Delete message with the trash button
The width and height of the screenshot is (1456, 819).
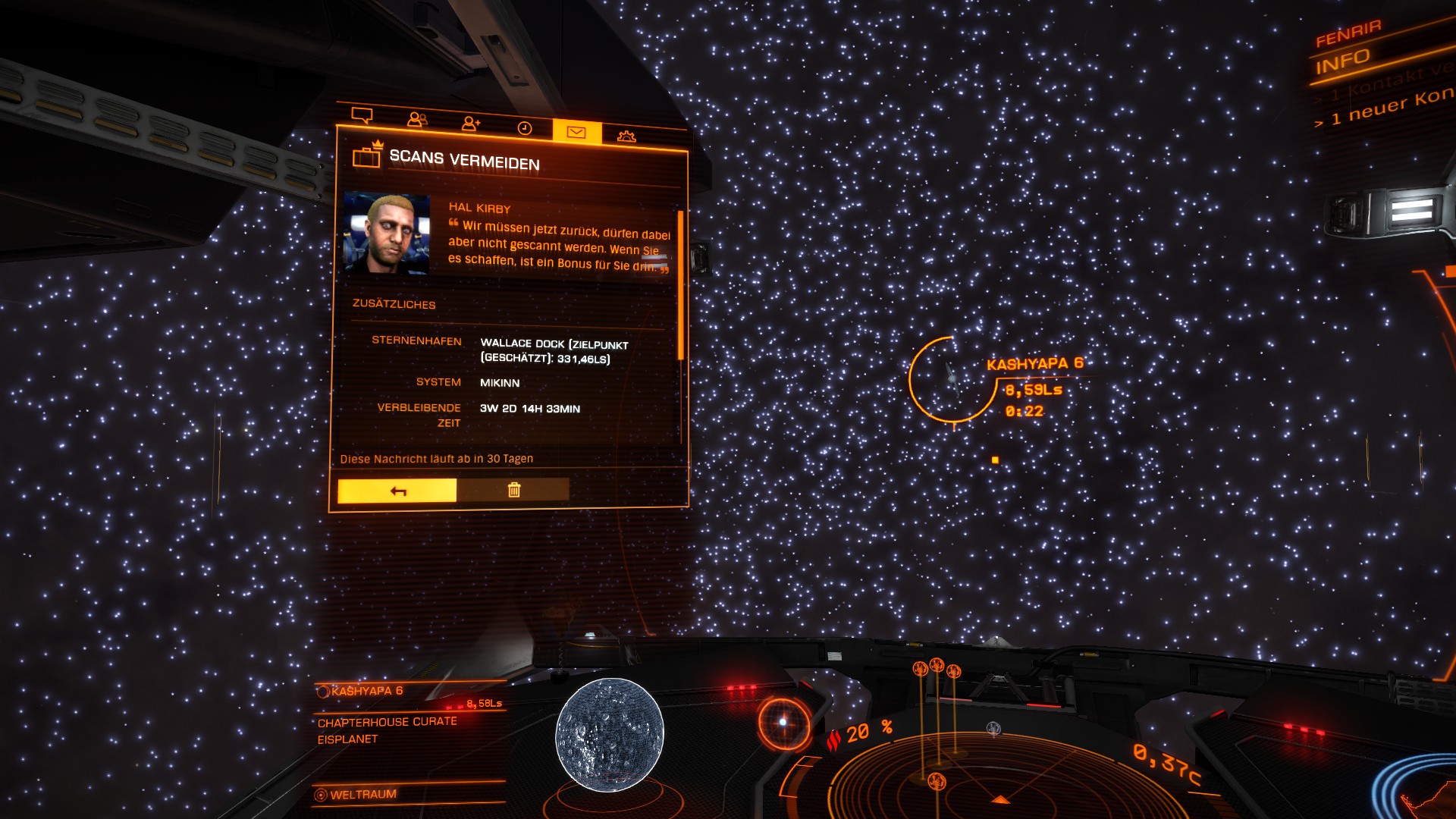513,490
